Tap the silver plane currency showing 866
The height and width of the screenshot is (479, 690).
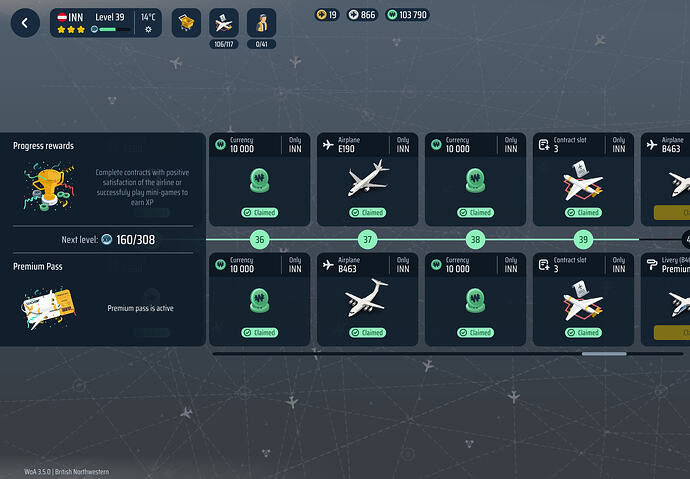(x=362, y=15)
